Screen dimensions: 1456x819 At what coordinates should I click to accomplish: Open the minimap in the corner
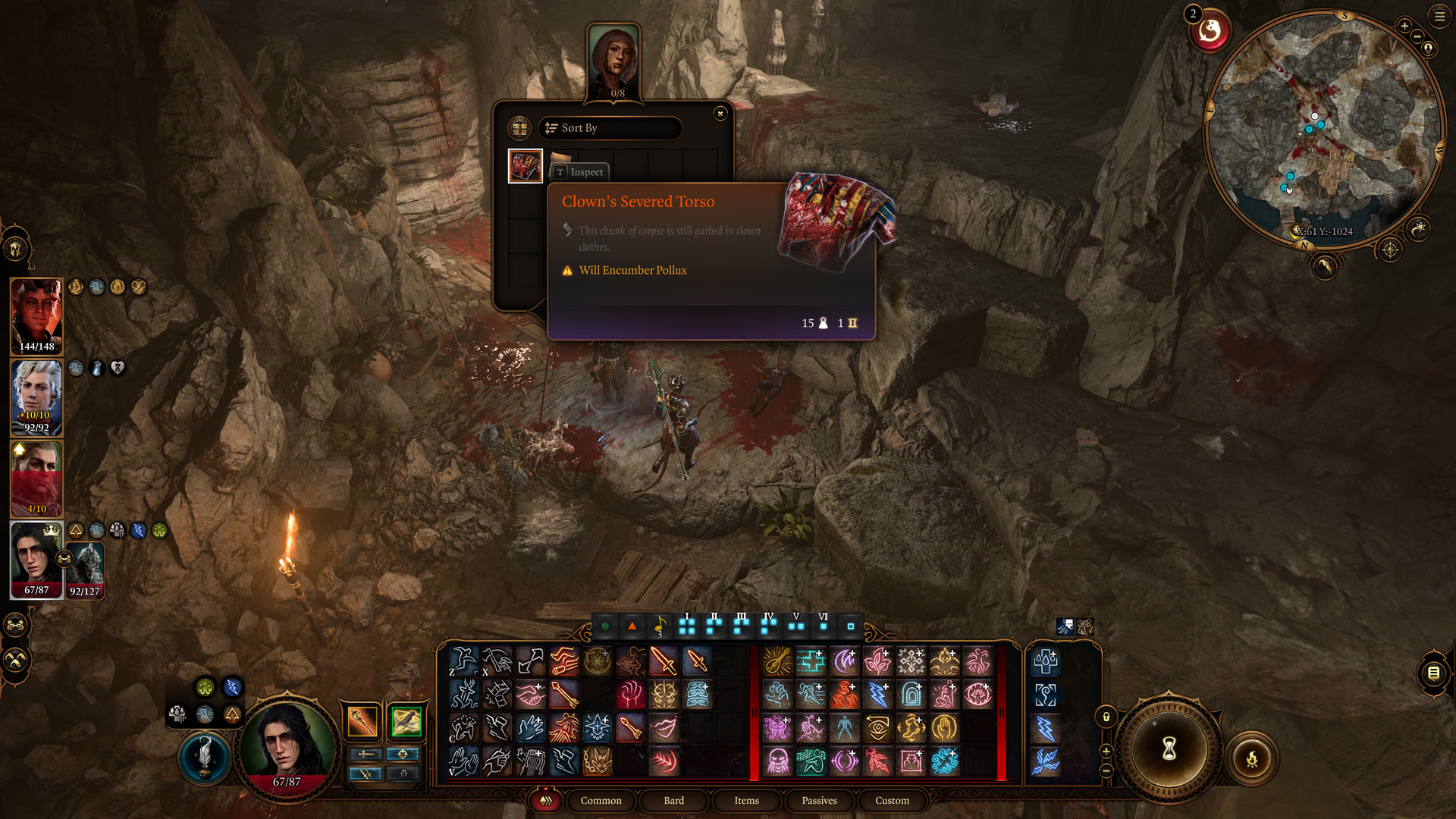1323,129
